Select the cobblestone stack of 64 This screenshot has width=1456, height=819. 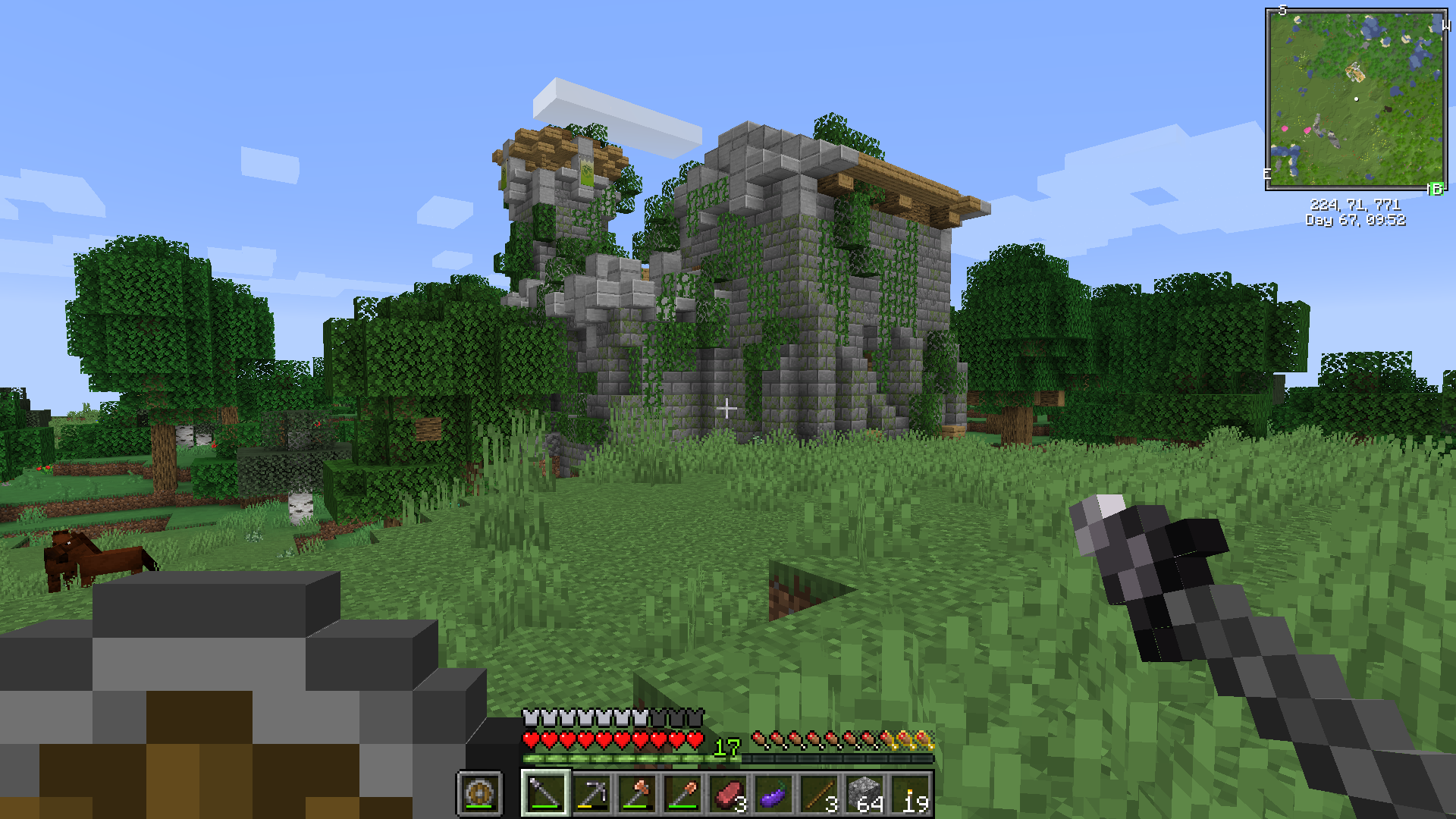pyautogui.click(x=866, y=794)
